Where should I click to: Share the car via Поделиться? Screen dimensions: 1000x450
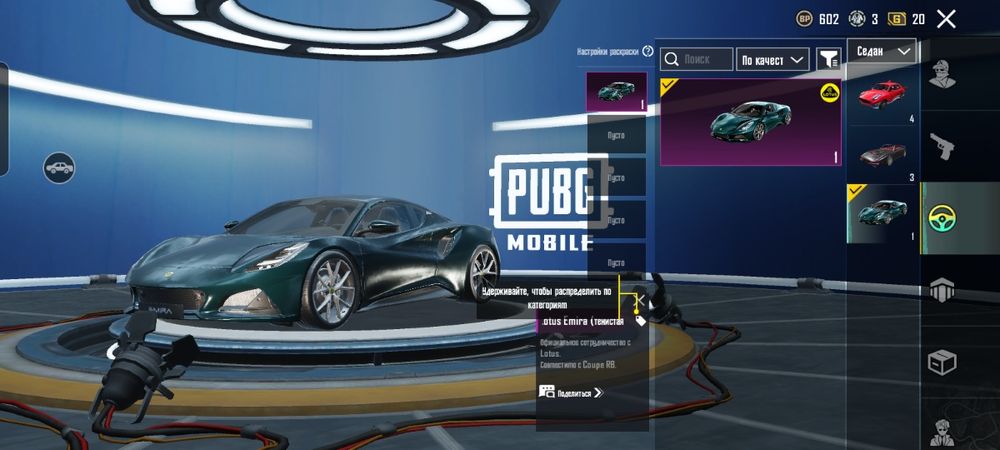572,393
